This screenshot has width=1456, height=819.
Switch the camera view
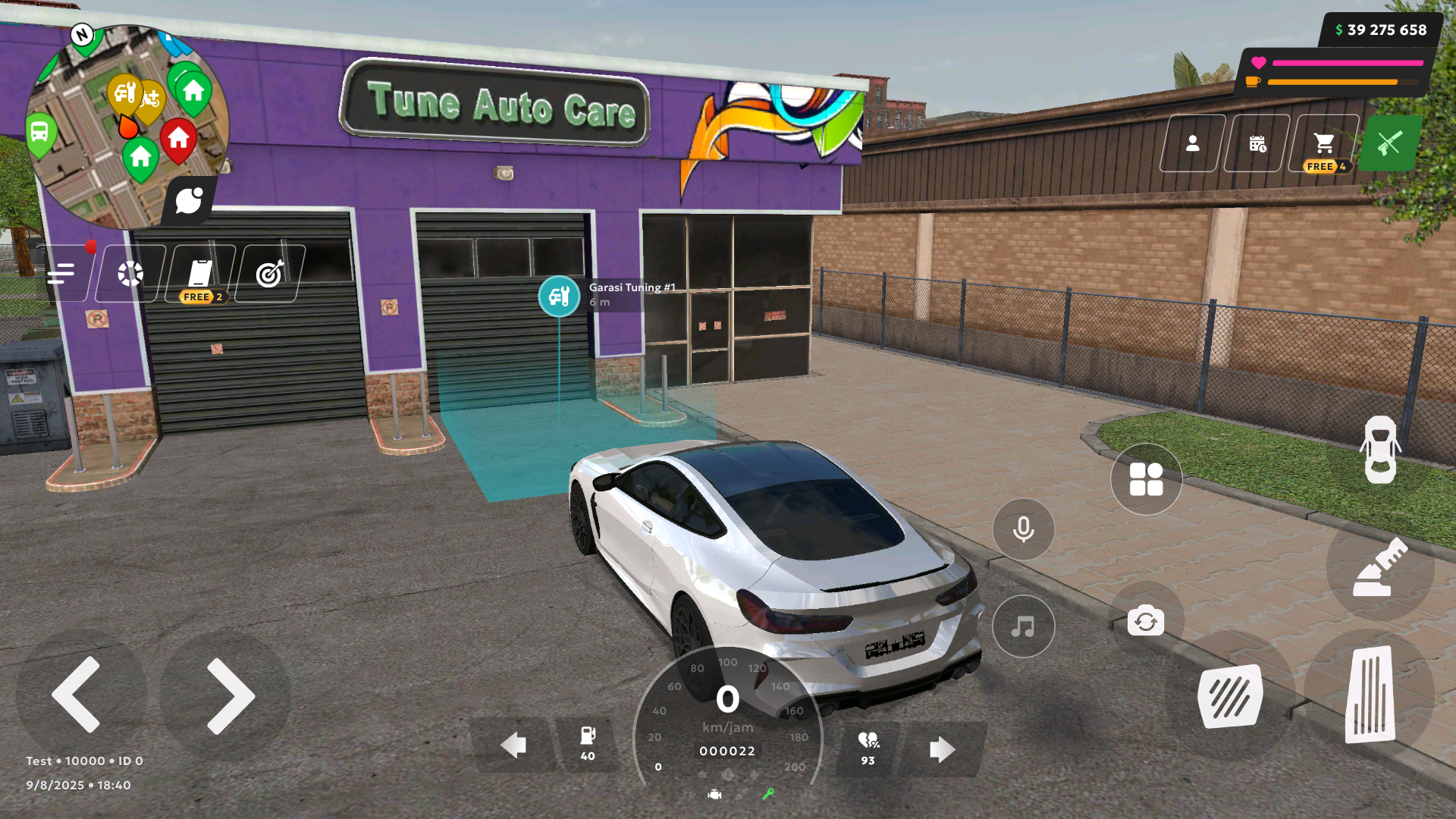1145,622
